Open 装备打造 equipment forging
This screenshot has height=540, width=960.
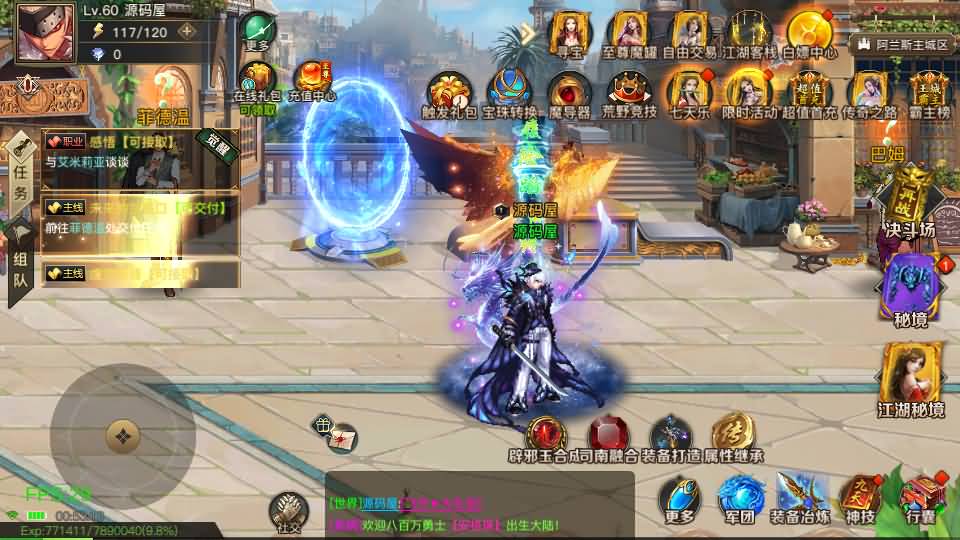670,440
